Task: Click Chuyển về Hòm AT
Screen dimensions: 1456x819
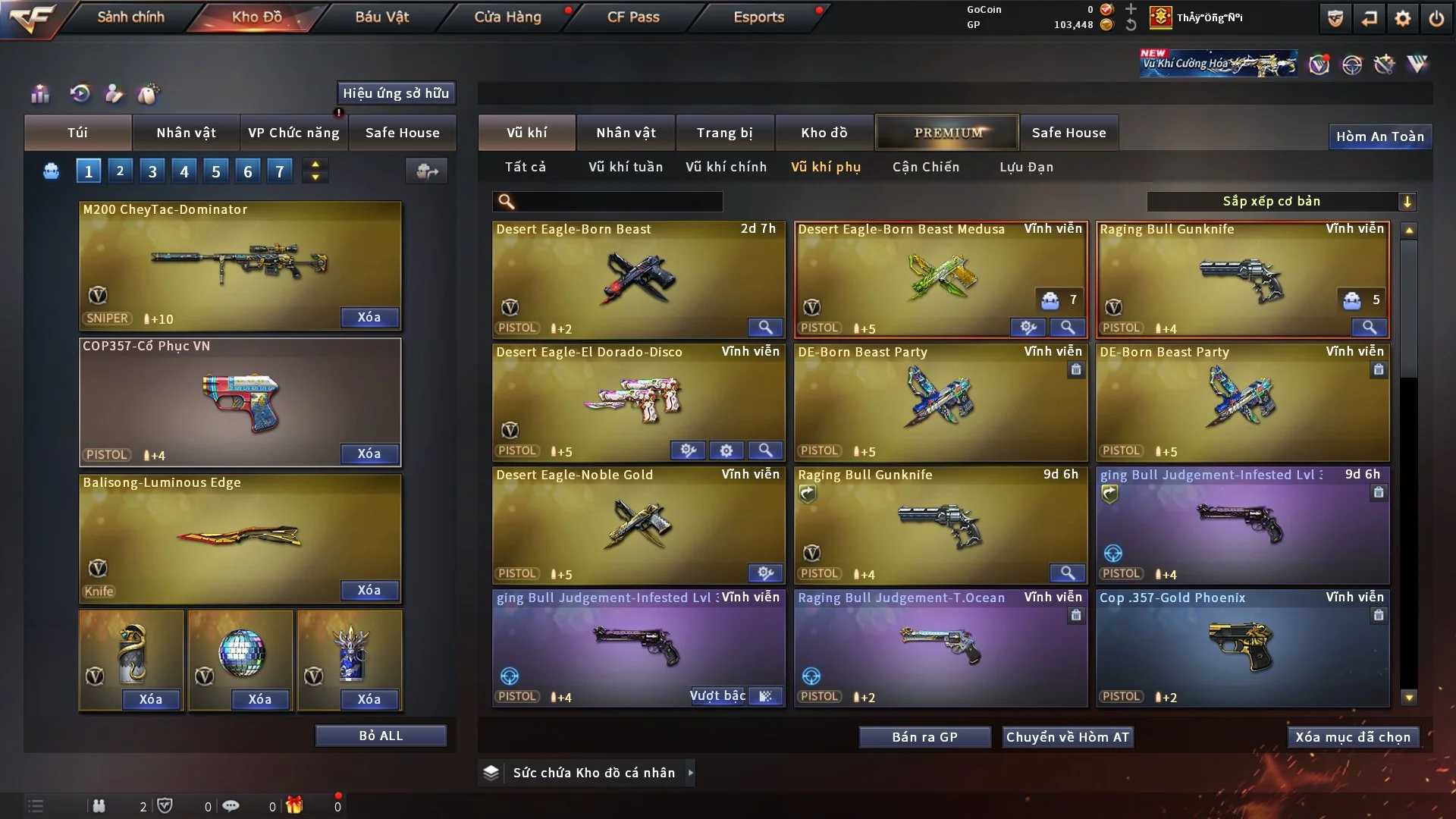Action: [x=1067, y=737]
